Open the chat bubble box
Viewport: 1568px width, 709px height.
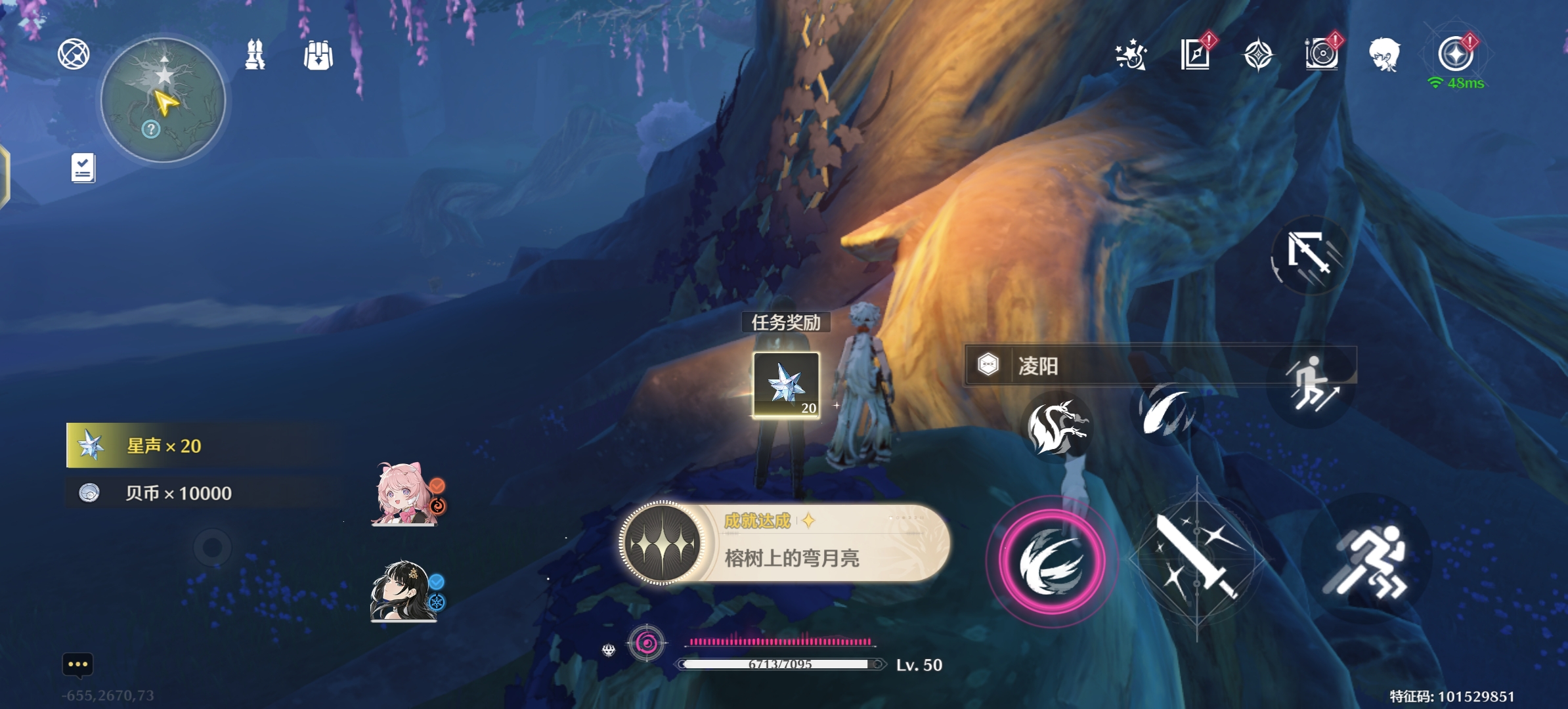pyautogui.click(x=77, y=664)
